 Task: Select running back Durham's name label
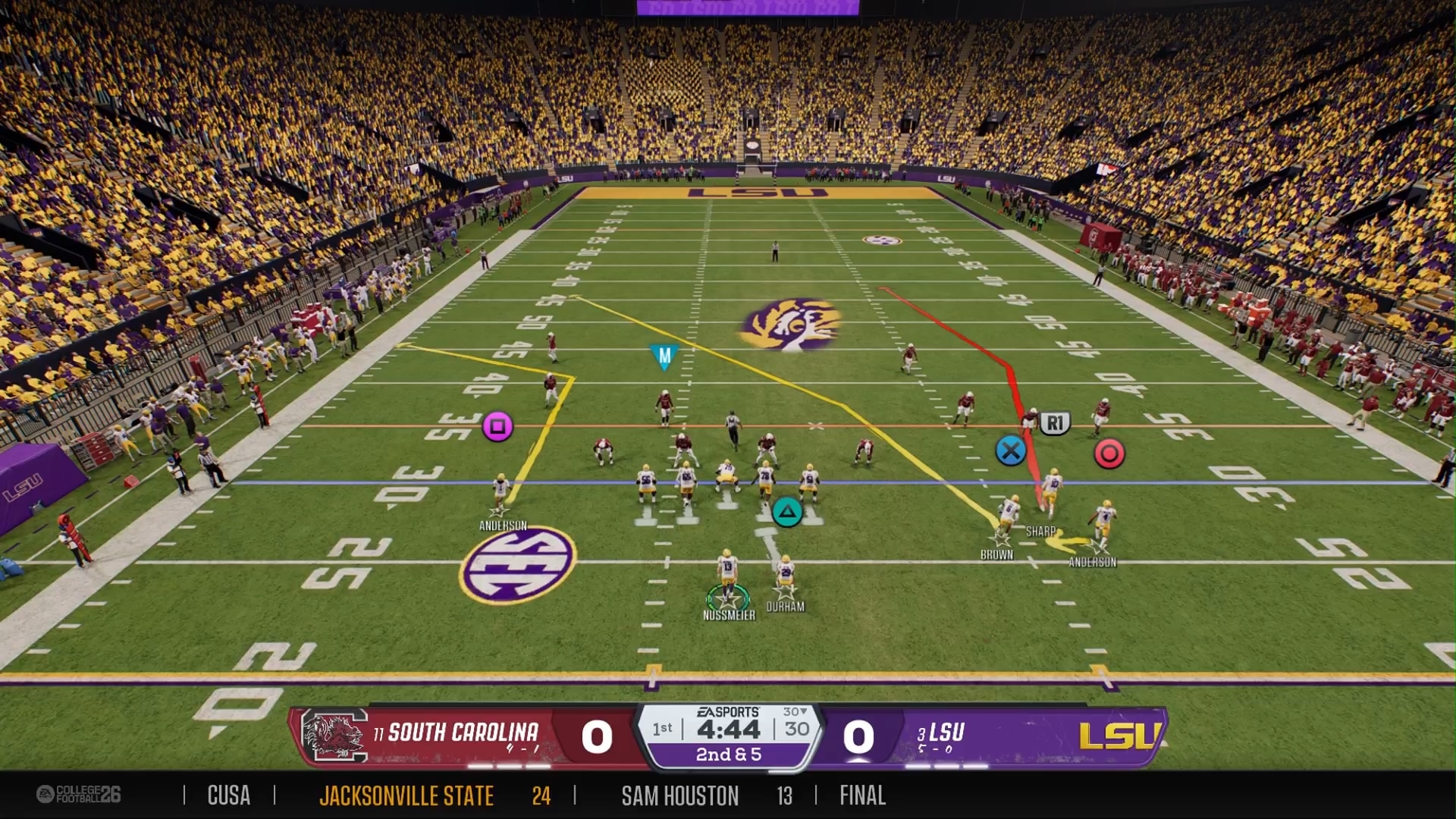point(785,607)
